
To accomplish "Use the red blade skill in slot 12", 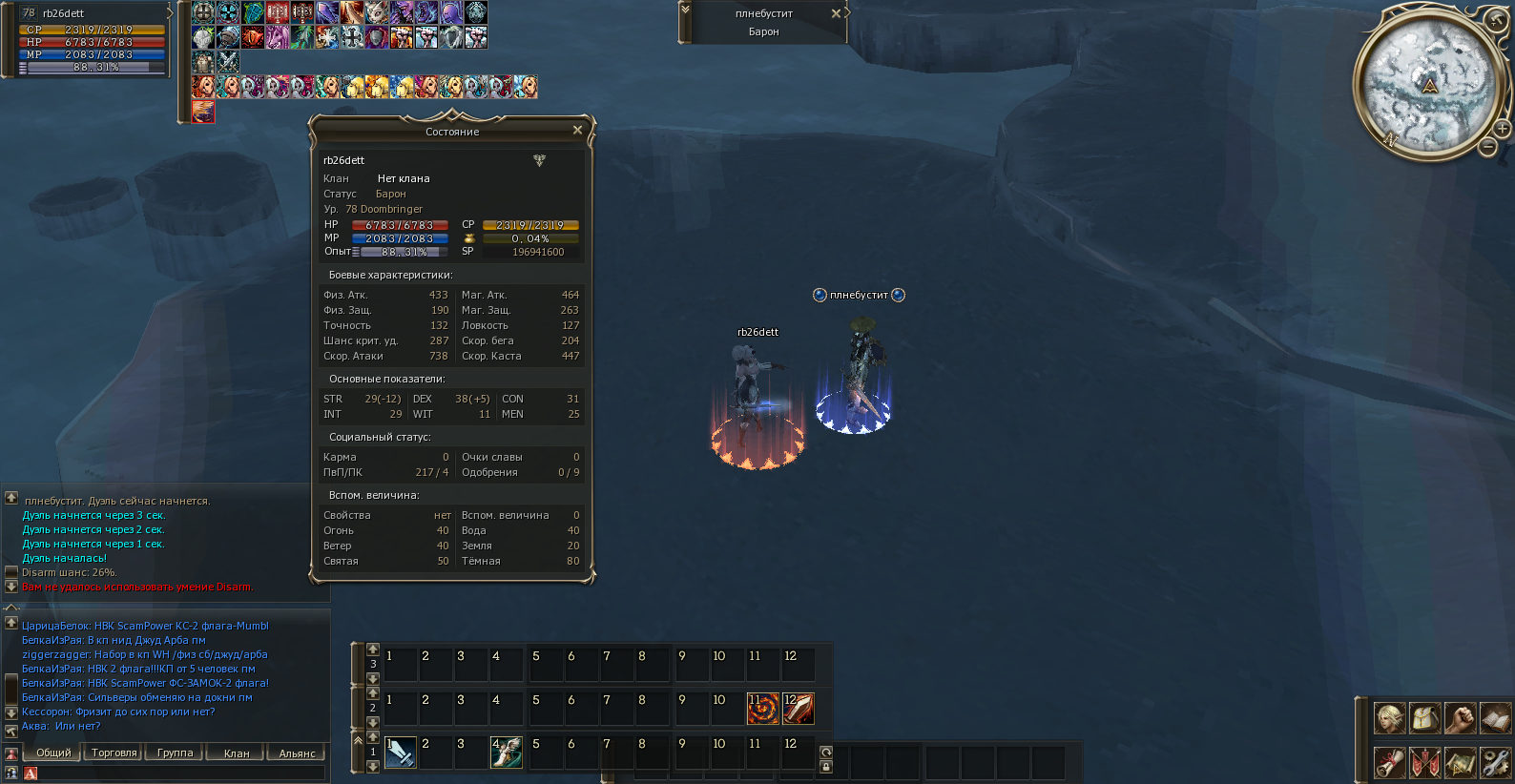I will point(798,709).
